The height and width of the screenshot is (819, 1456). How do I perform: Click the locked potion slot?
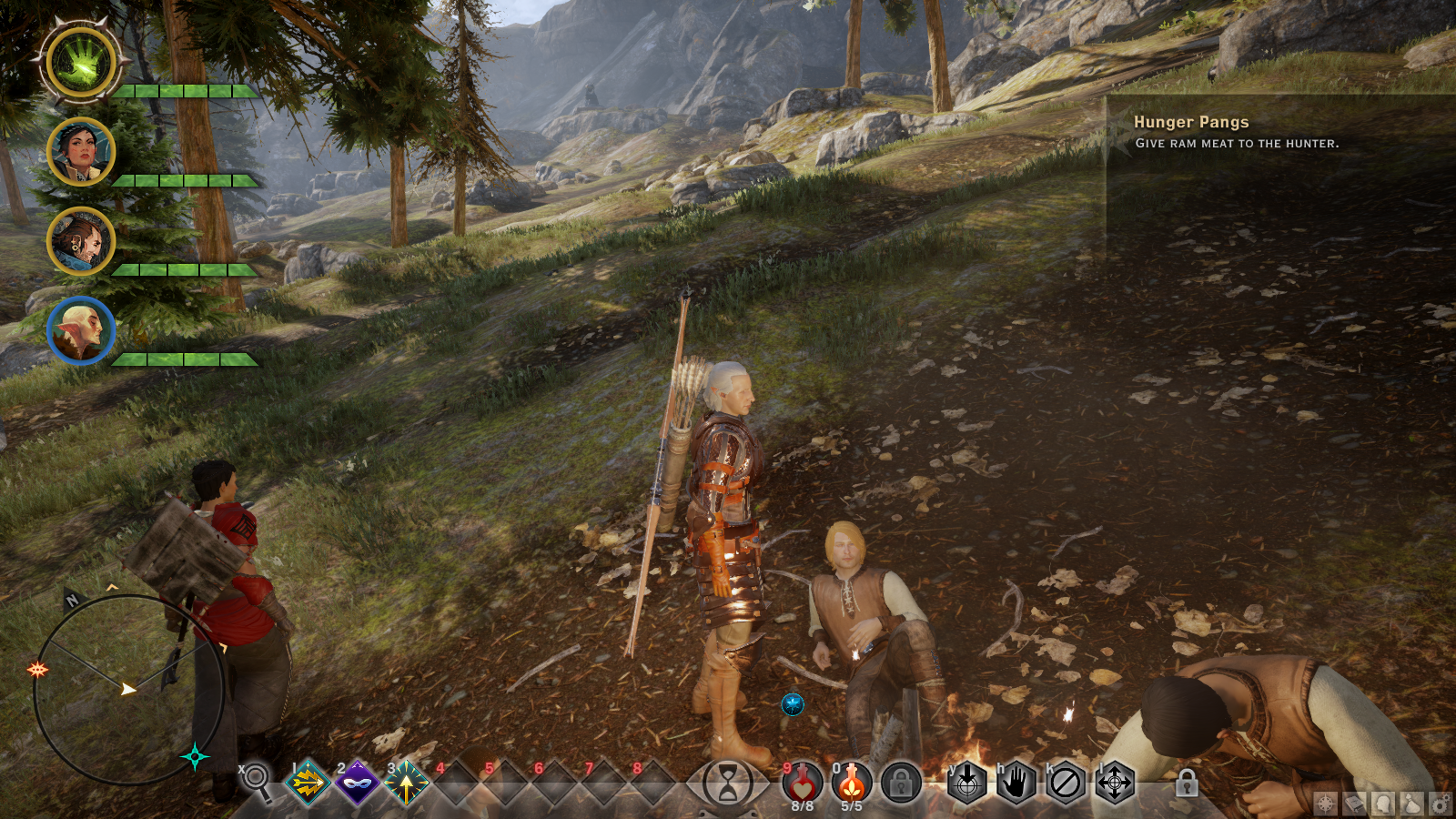(901, 783)
